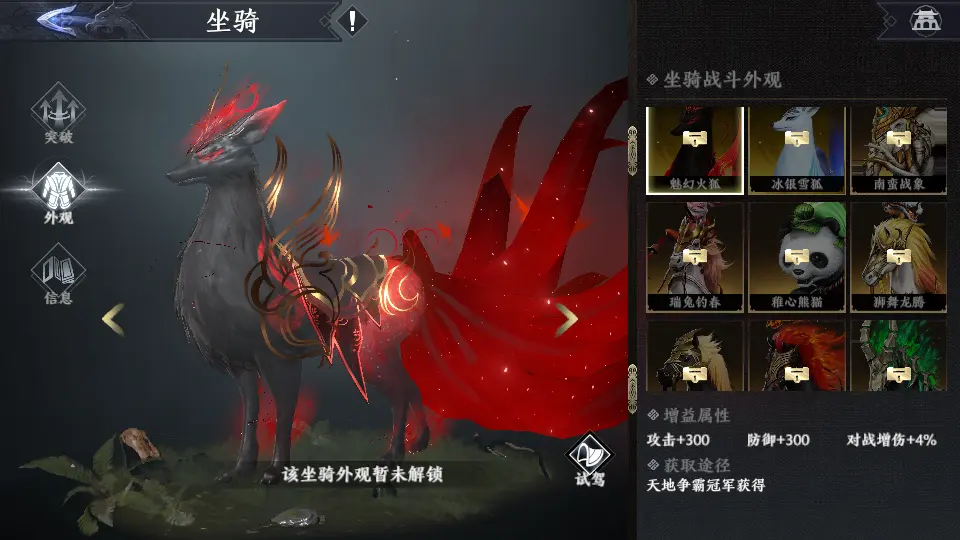Show the next mount with right arrow
Screen dimensions: 960x540
pos(566,320)
